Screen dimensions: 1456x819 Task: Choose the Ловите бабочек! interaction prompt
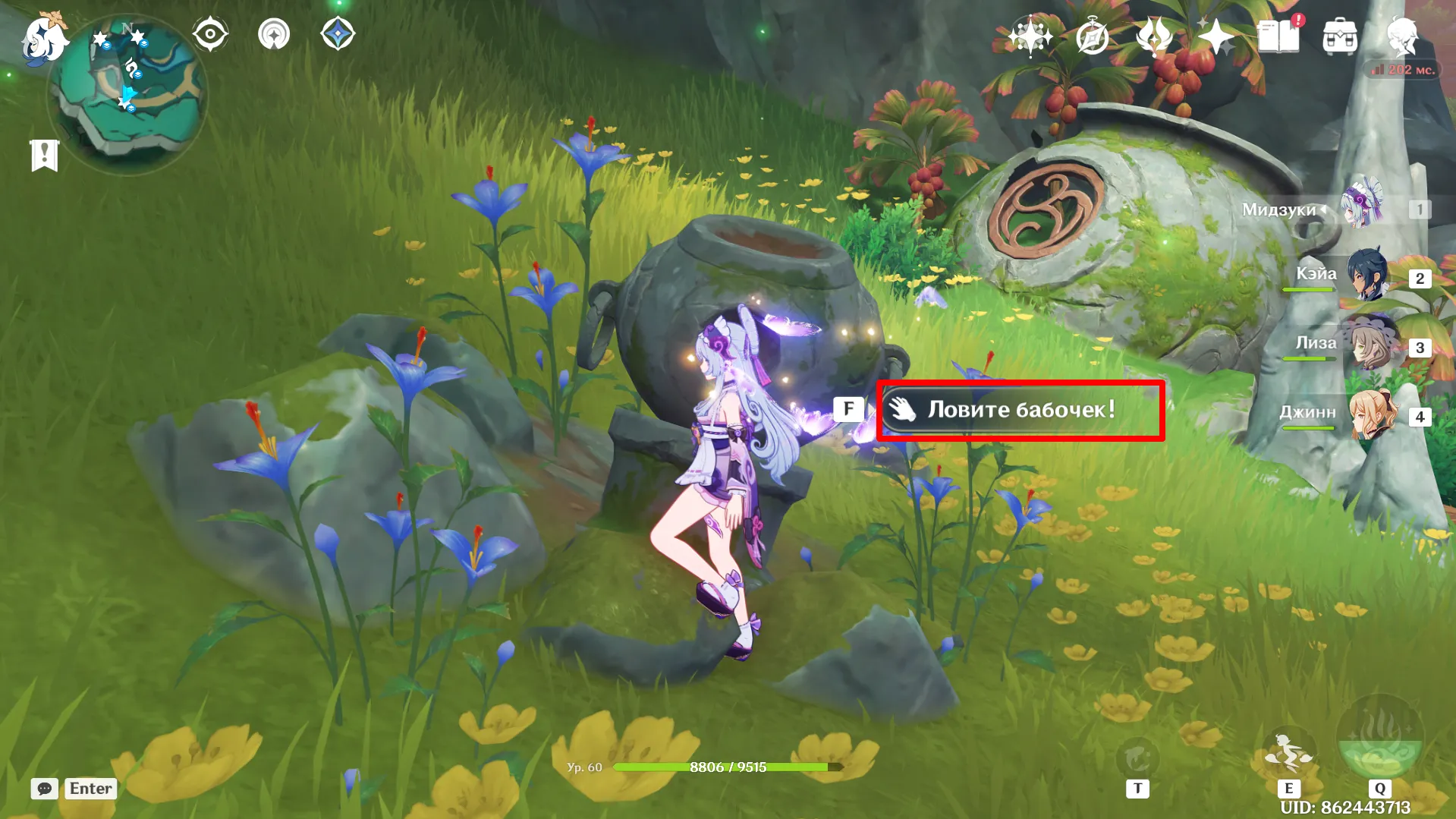1020,410
